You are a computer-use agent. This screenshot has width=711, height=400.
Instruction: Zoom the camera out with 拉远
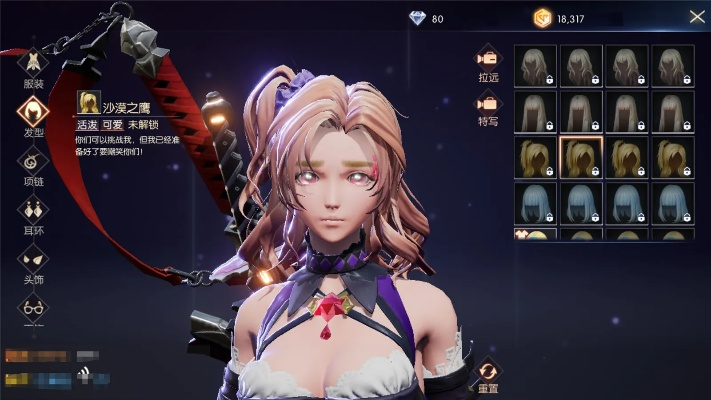click(x=488, y=60)
